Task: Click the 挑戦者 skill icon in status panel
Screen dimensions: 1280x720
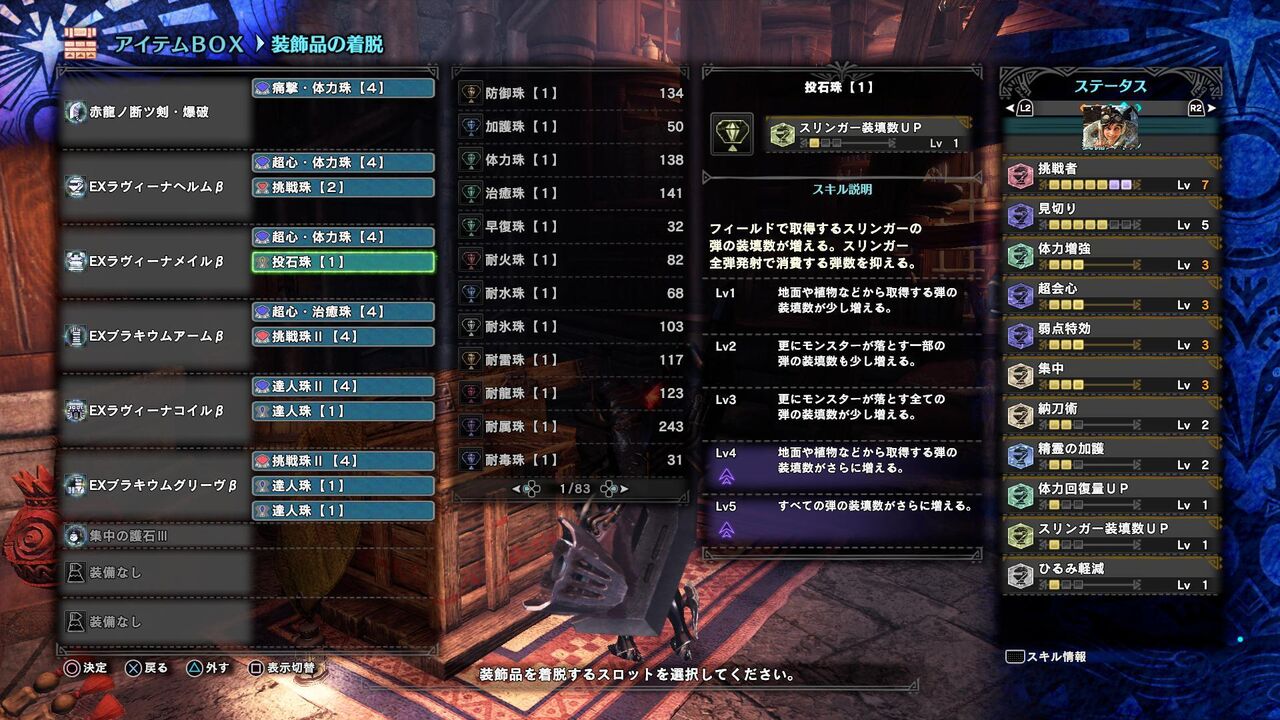Action: pyautogui.click(x=1021, y=173)
